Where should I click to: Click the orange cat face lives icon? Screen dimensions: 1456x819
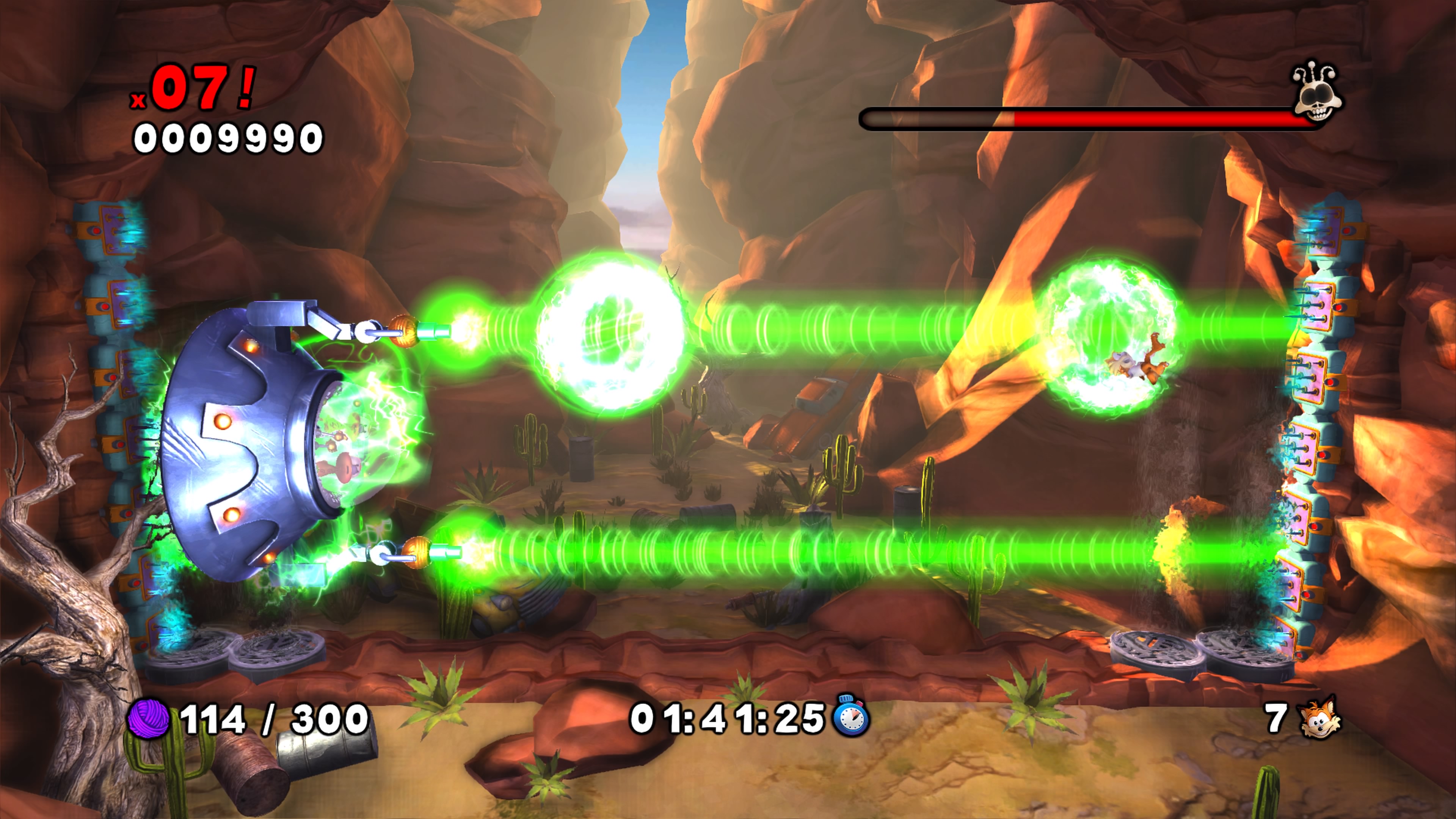[x=1320, y=718]
